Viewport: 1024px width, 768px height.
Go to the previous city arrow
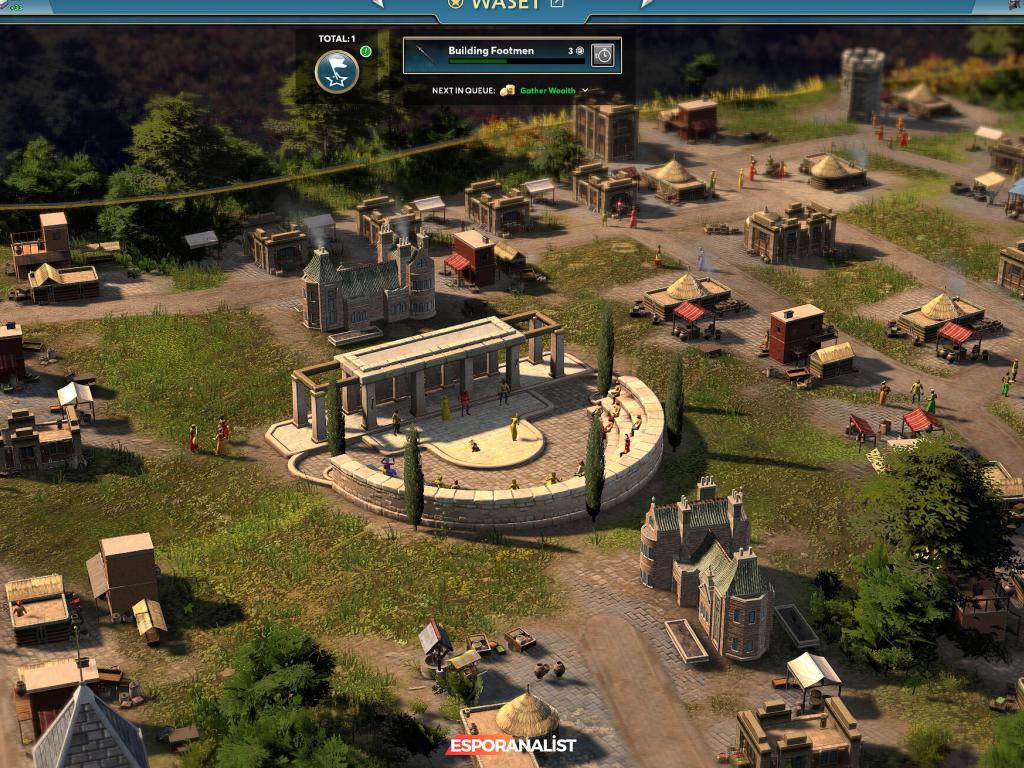point(378,4)
